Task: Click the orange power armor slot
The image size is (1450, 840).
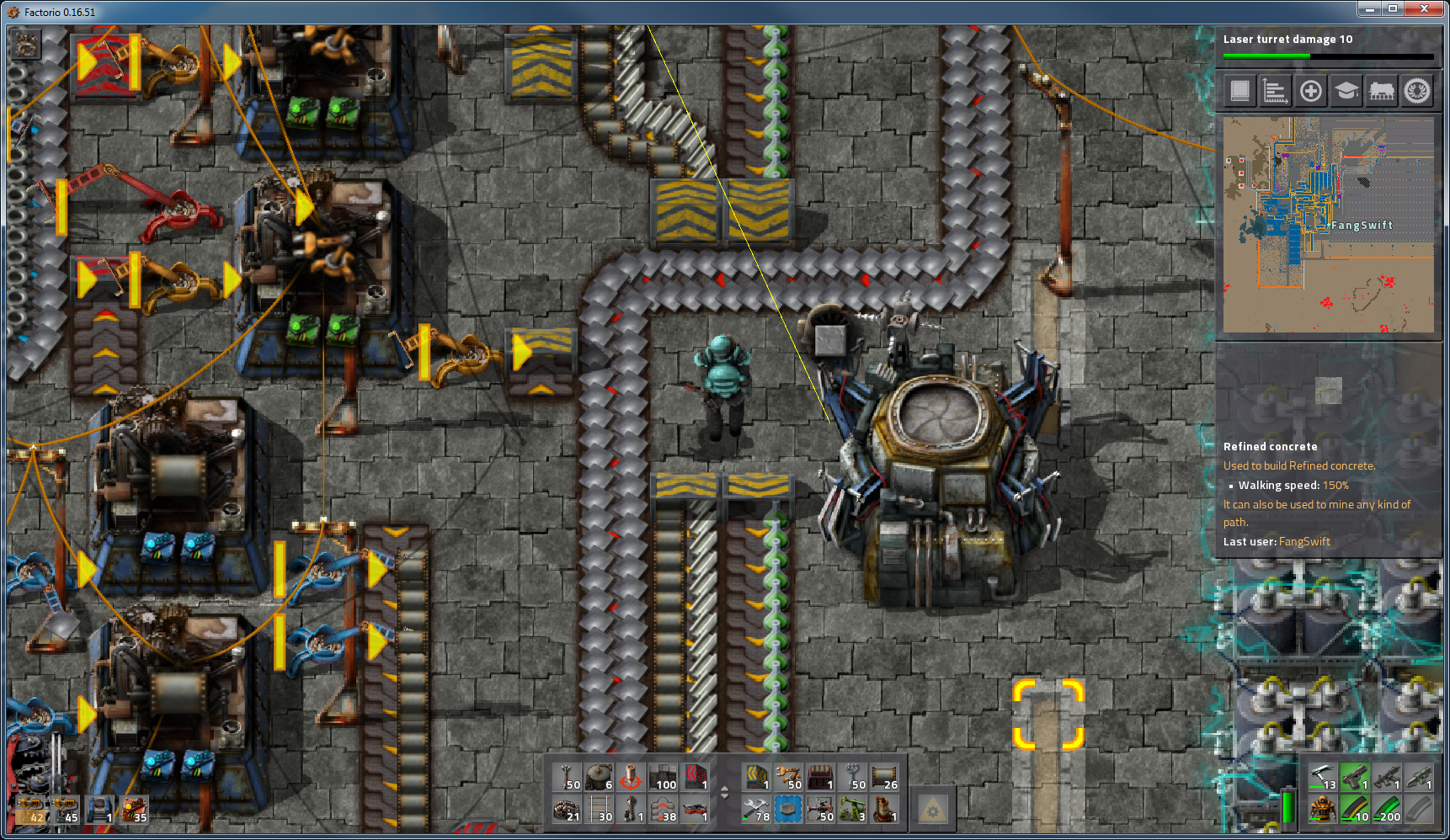Action: [x=1322, y=810]
